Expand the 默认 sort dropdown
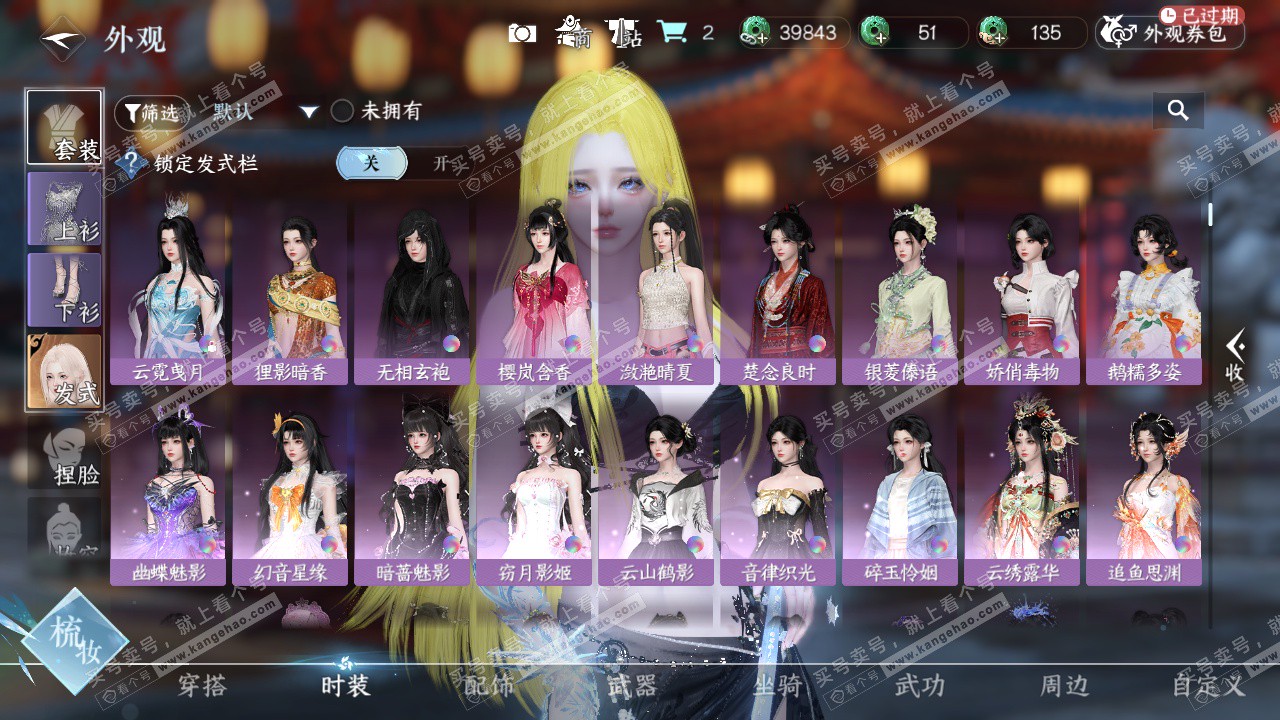The width and height of the screenshot is (1280, 720). coord(309,112)
